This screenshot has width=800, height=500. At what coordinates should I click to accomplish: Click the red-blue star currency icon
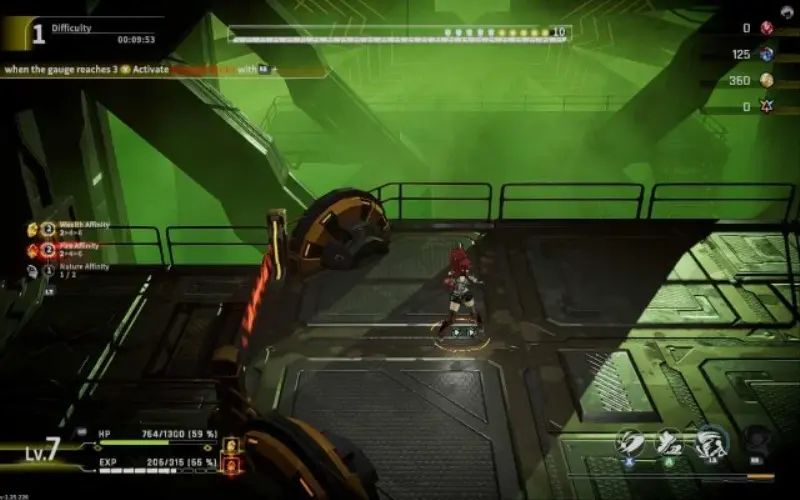click(x=767, y=106)
